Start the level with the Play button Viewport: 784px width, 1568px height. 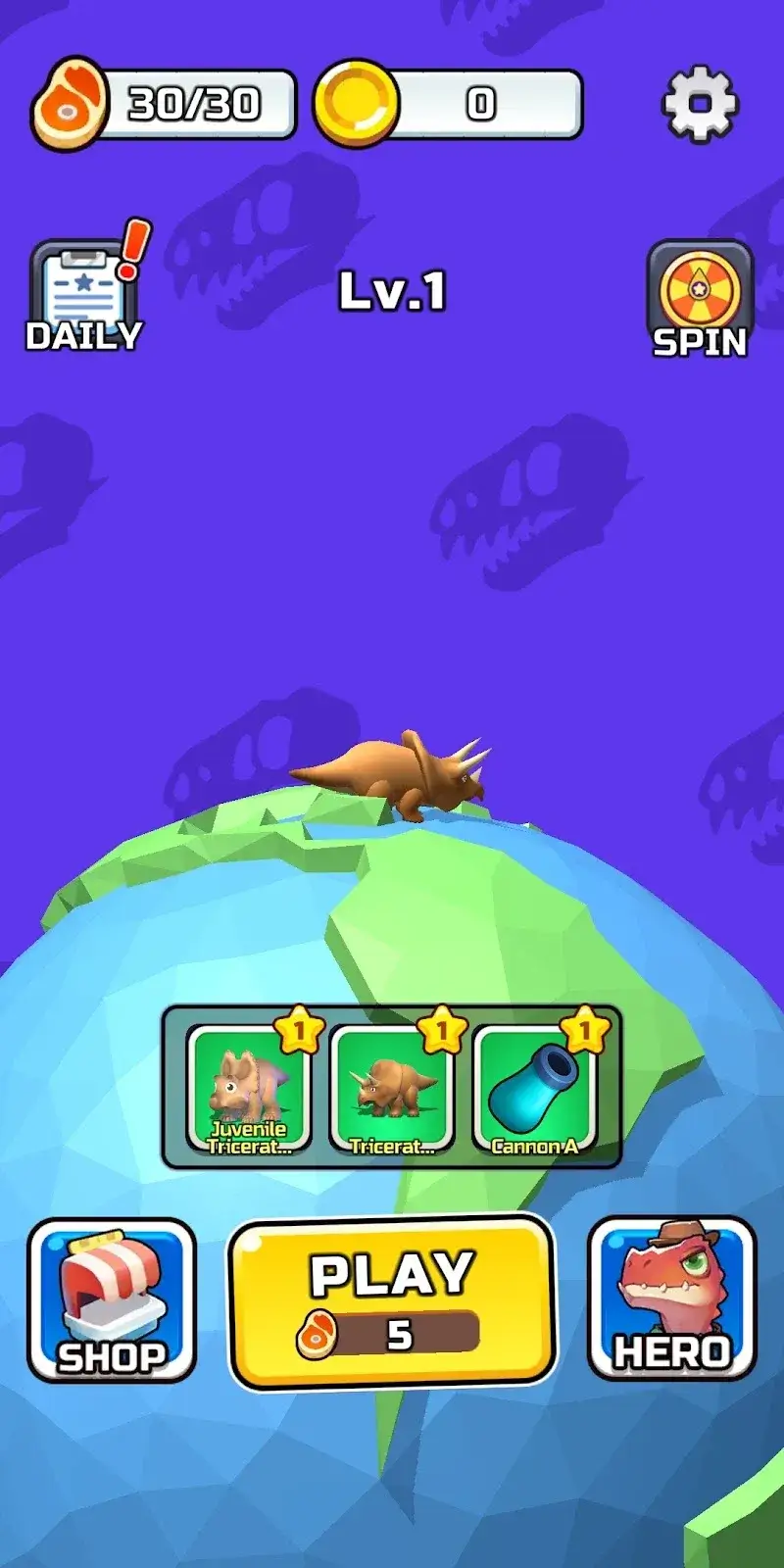point(392,1300)
